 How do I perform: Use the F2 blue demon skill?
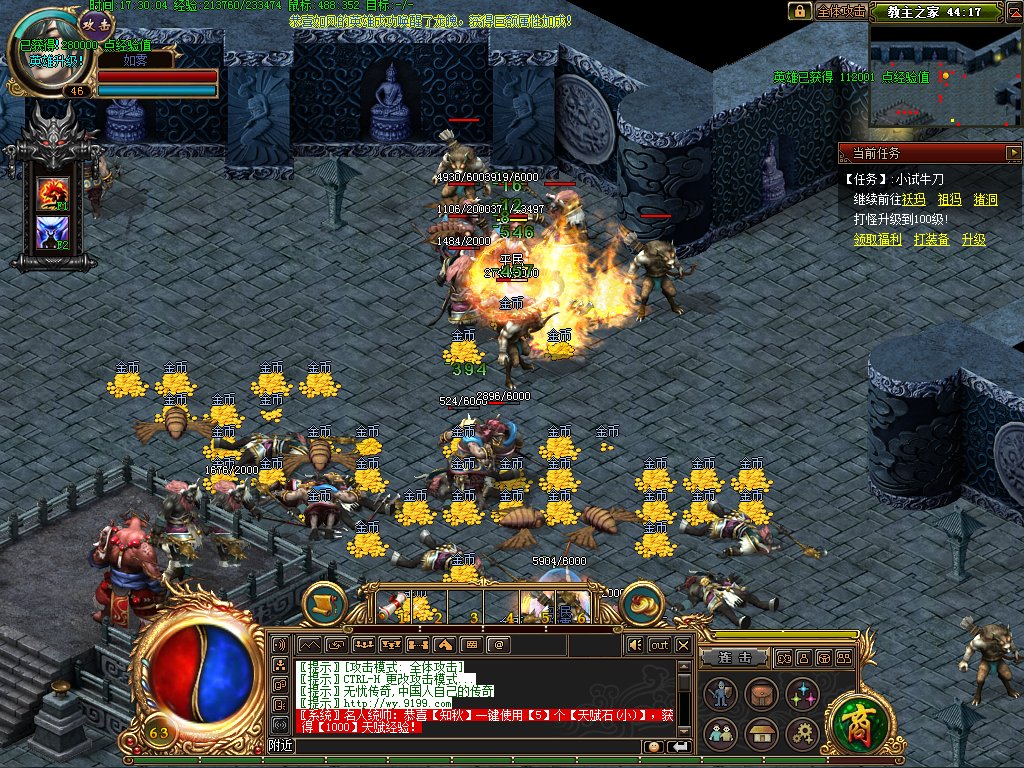52,233
